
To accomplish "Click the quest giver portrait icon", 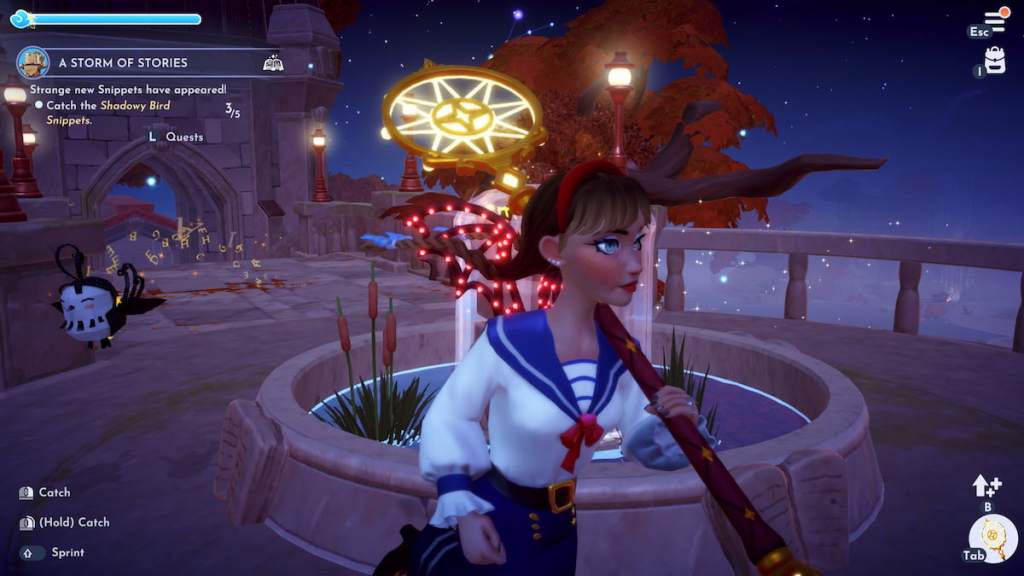I will (x=33, y=62).
